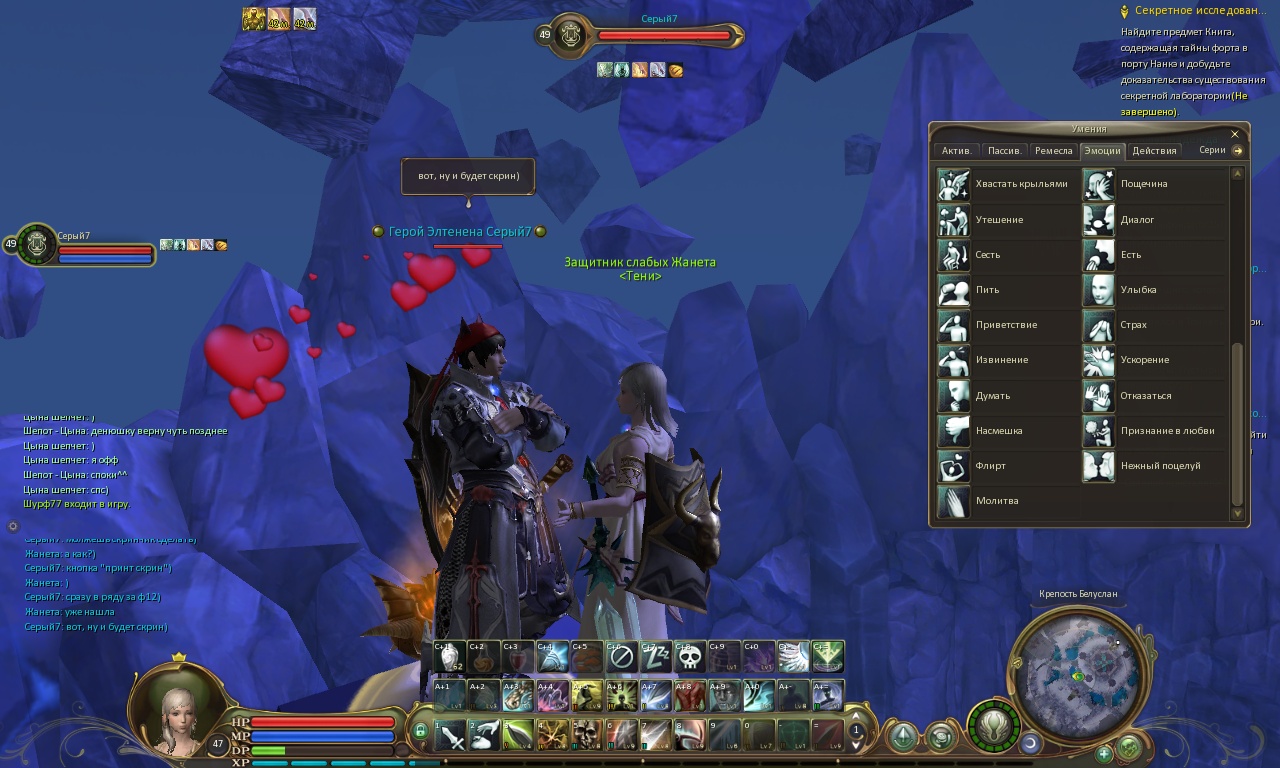Play the Улыбка emote

1099,290
